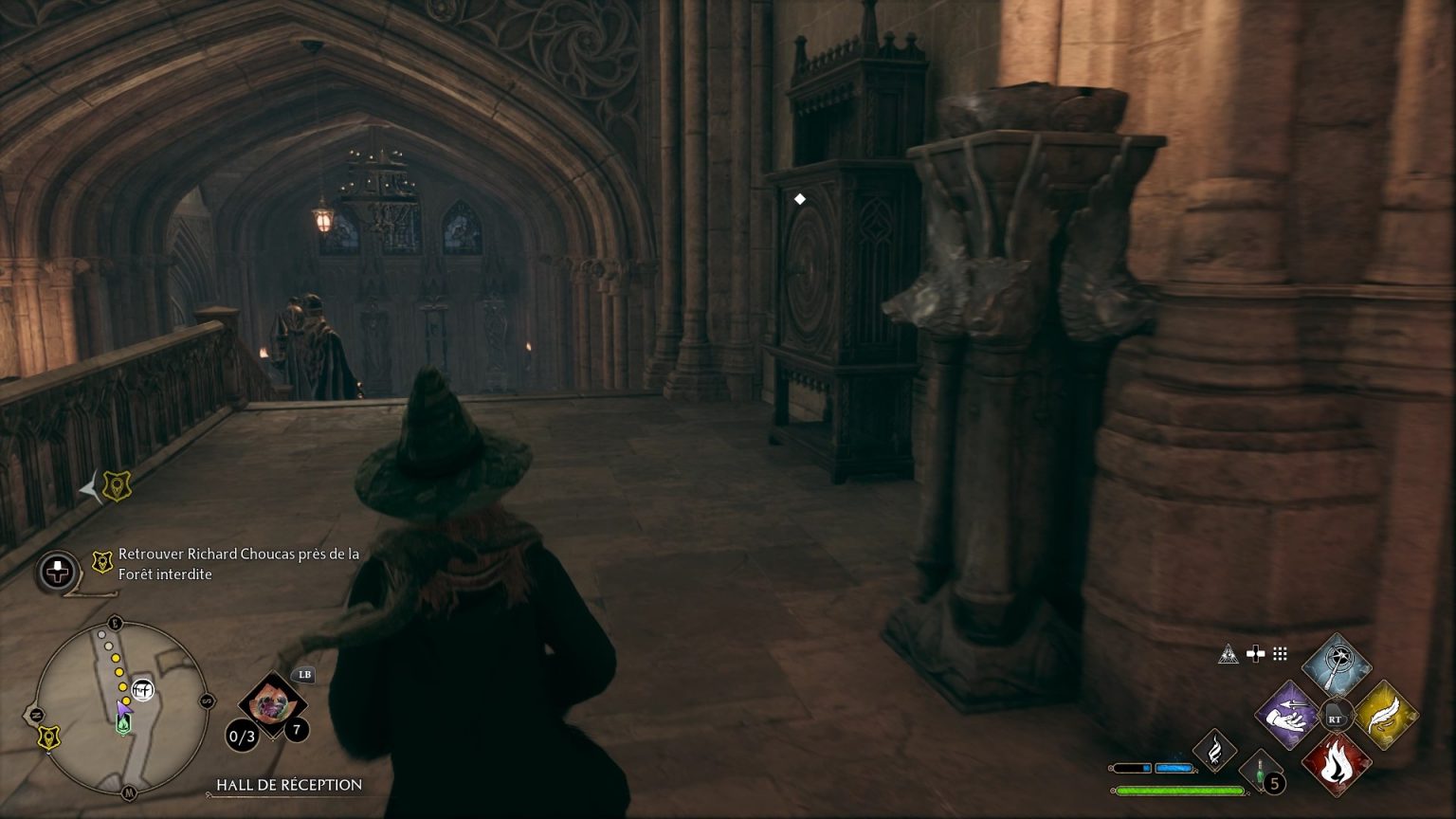This screenshot has height=819, width=1456.
Task: Select the blue wand spell in the spell wheel
Action: click(x=1337, y=664)
